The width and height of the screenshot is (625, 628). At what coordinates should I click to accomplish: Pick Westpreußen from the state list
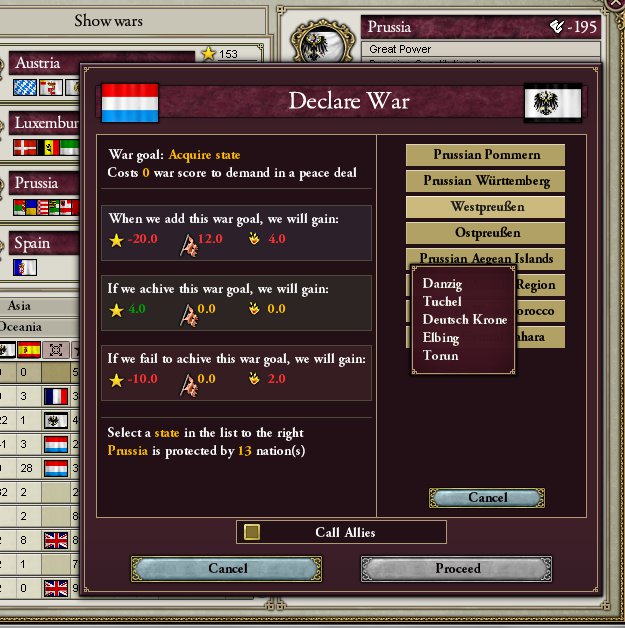486,207
